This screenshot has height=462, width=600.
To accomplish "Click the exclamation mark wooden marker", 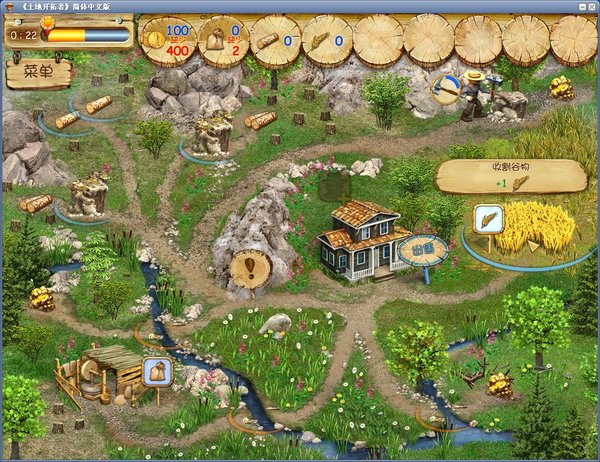I will pyautogui.click(x=250, y=268).
